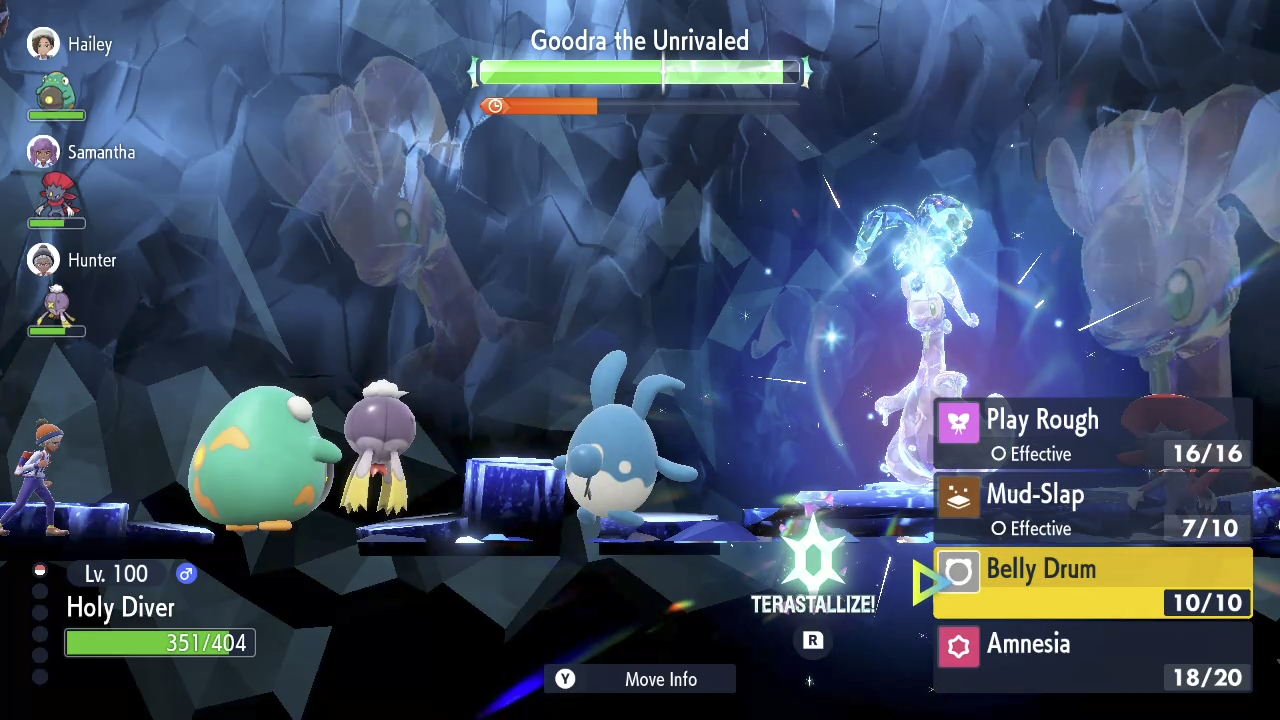Screen dimensions: 1280x720
Task: Pick the Amnesia move
Action: 1092,658
